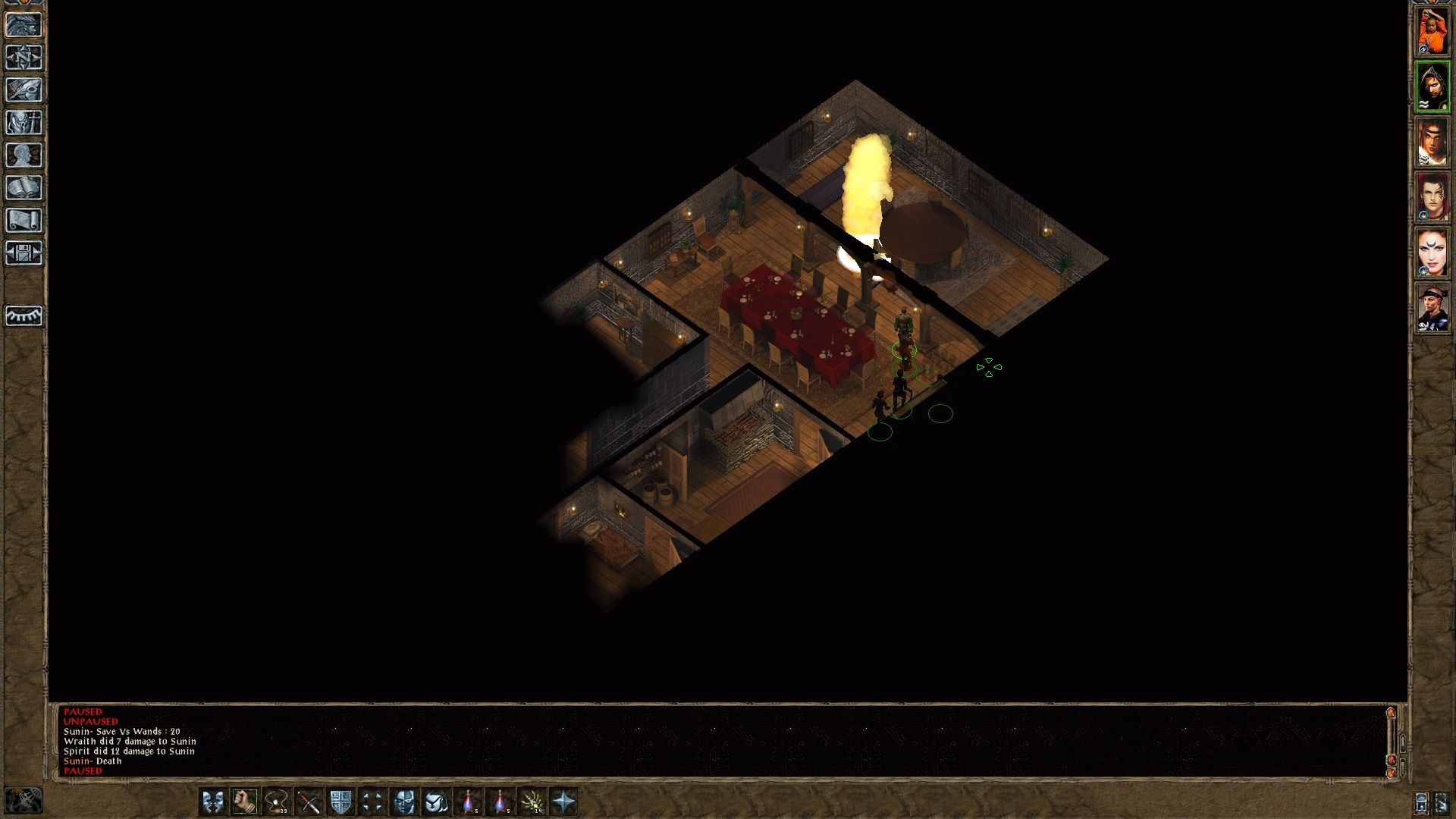Use the yellow starburst item showing 14
Viewport: 1456px width, 819px height.
pos(532,802)
